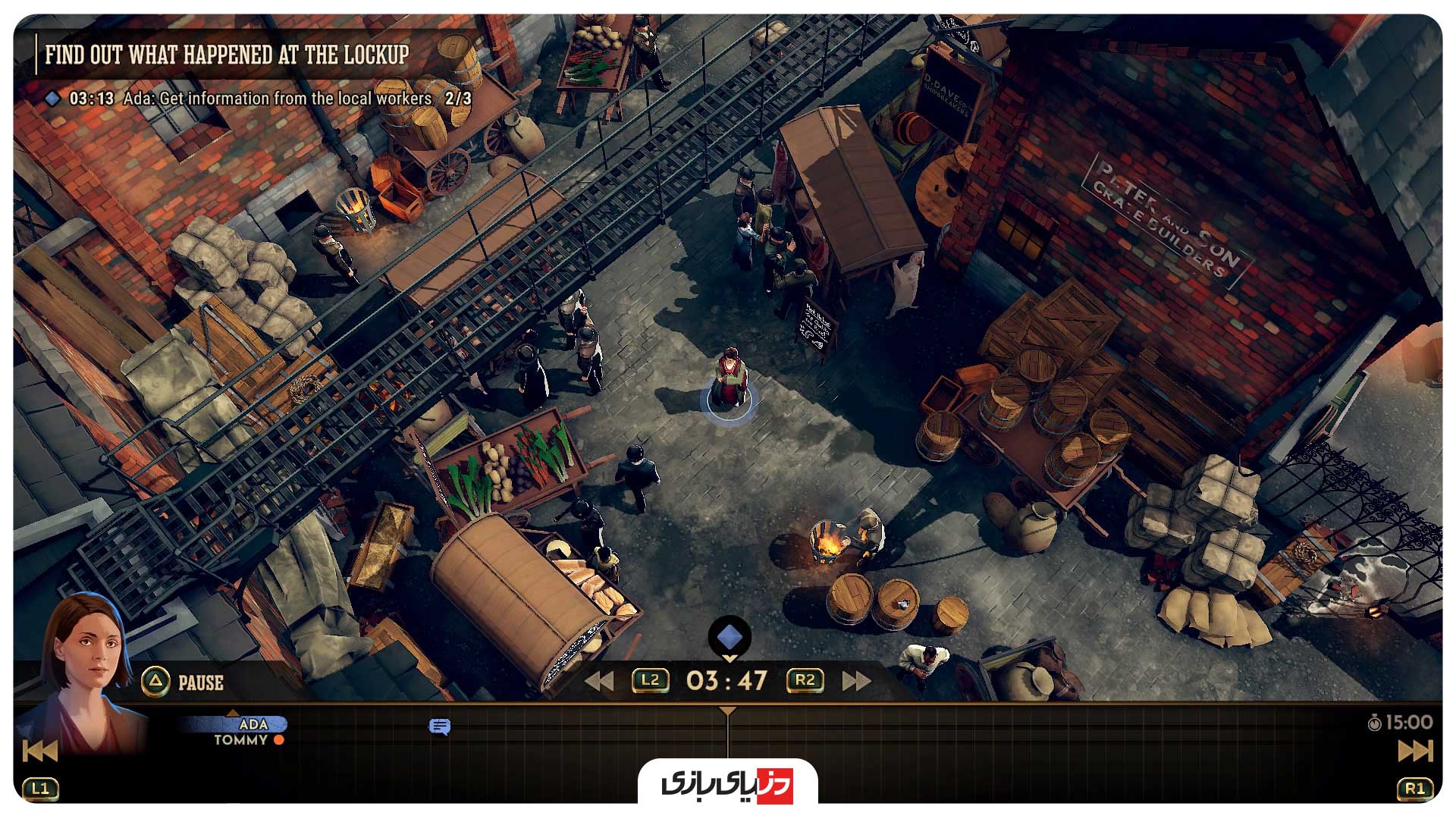The height and width of the screenshot is (819, 1456).
Task: Jump to the start of the timeline
Action: (39, 751)
